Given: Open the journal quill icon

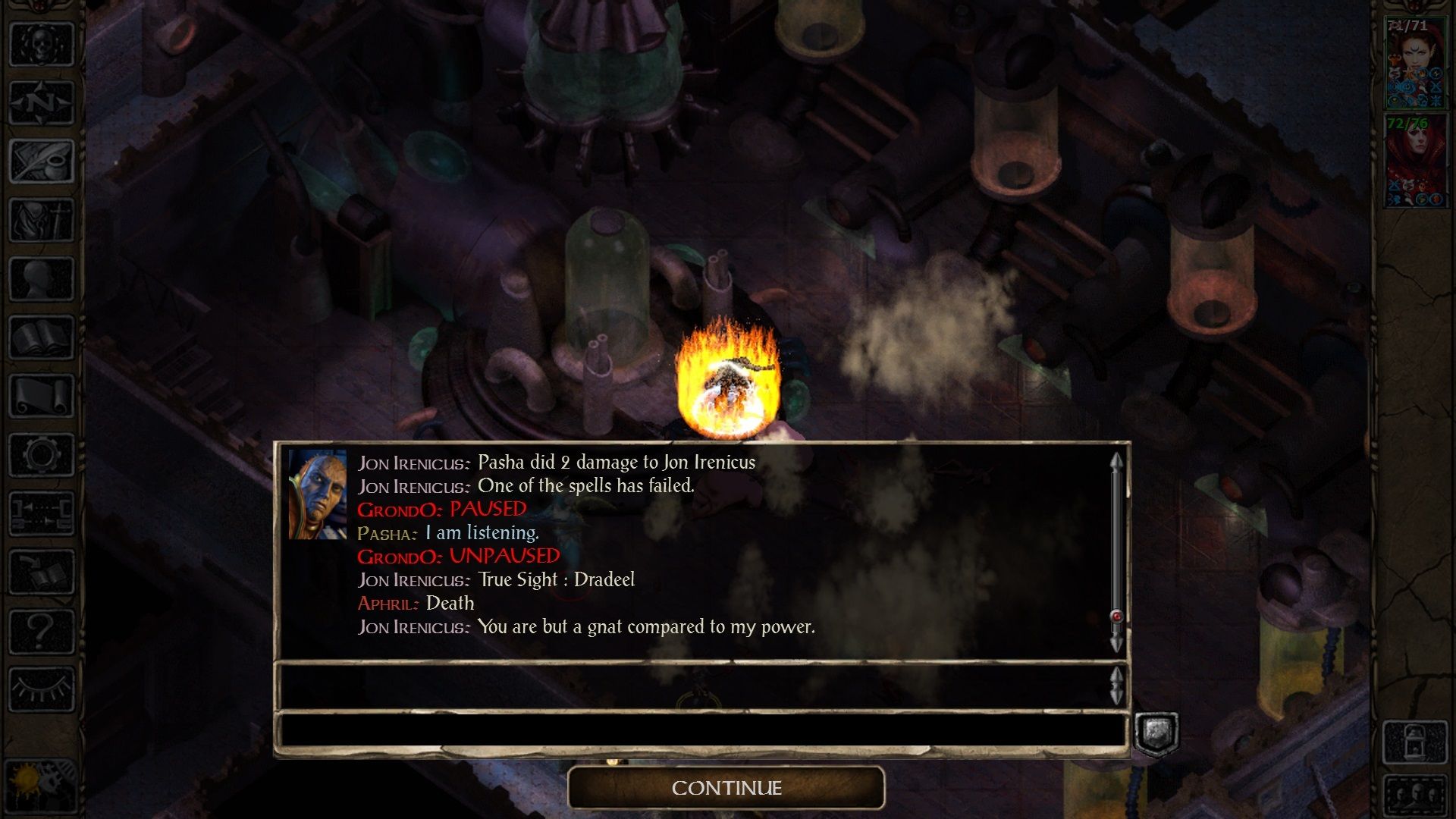Looking at the screenshot, I should click(x=42, y=161).
